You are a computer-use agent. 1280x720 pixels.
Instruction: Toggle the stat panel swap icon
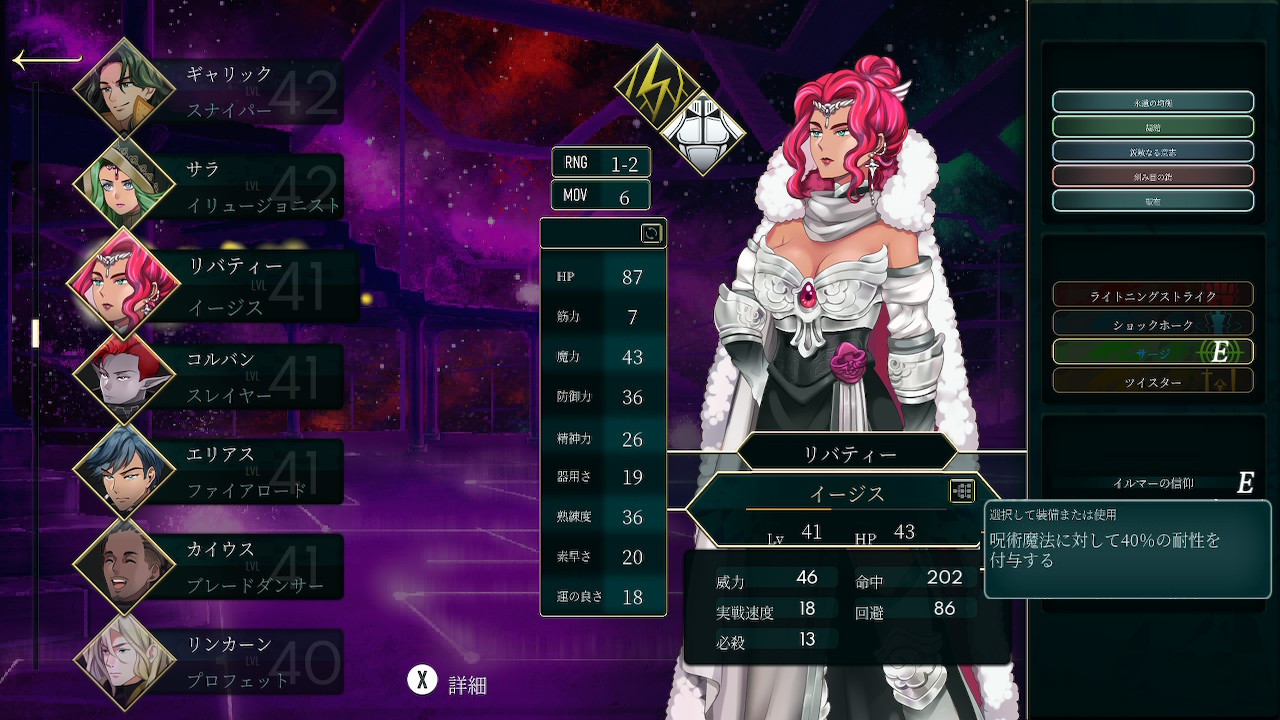651,234
